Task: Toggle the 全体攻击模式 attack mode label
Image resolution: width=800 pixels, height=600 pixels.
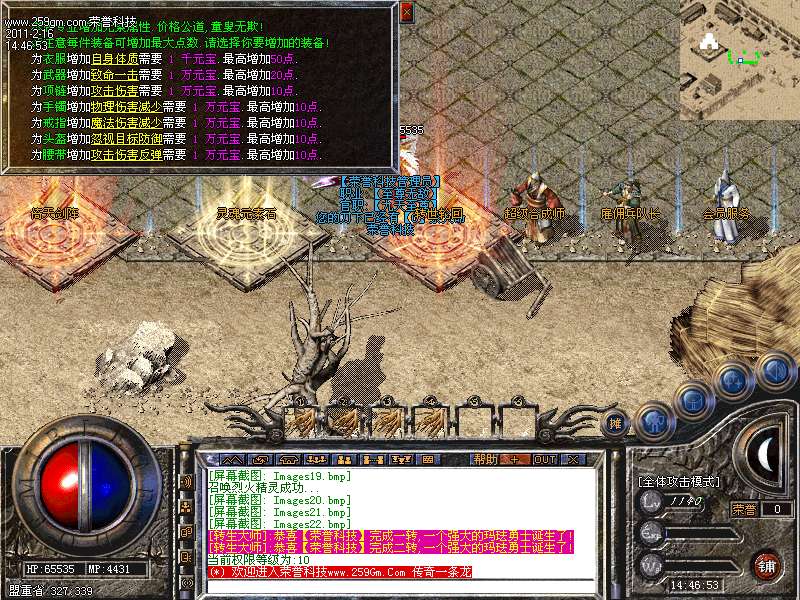Action: (x=679, y=481)
